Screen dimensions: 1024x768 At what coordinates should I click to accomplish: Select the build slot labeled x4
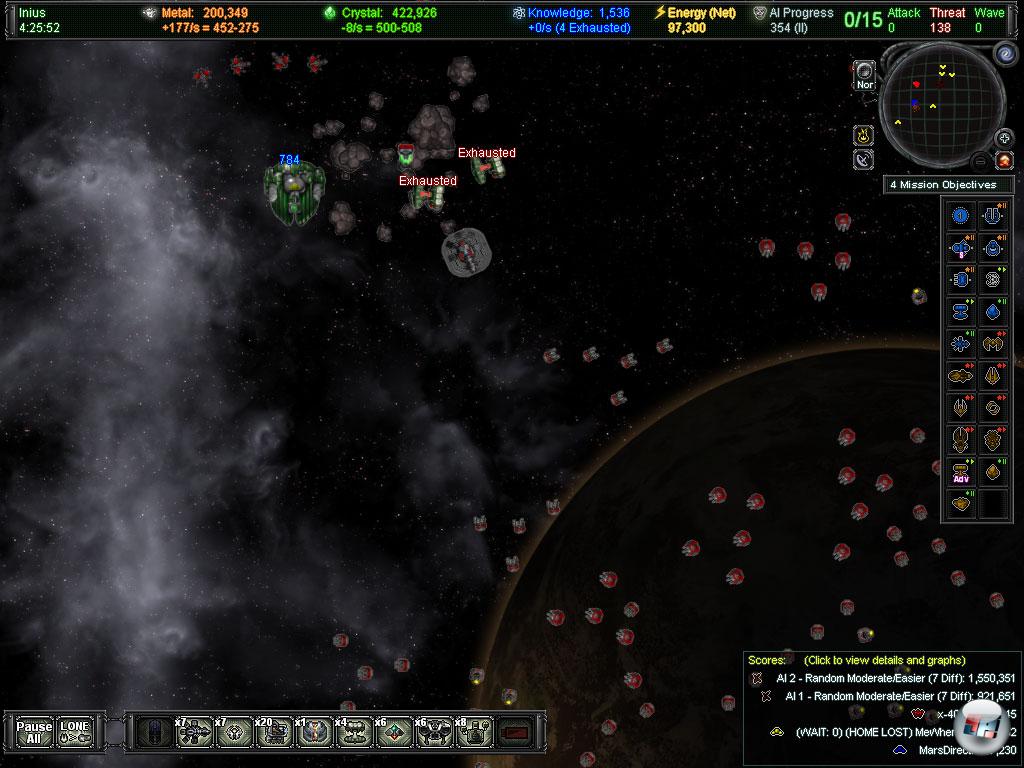click(x=351, y=733)
